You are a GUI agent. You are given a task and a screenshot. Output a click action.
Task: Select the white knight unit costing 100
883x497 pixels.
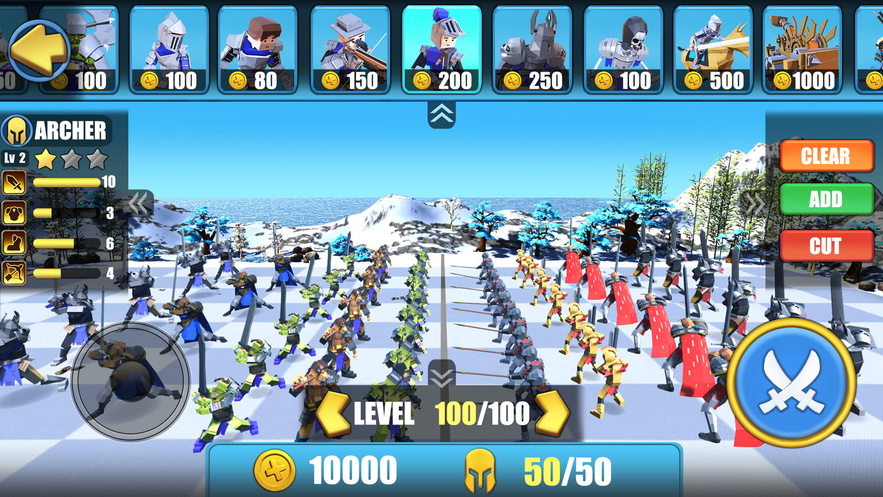tap(168, 49)
